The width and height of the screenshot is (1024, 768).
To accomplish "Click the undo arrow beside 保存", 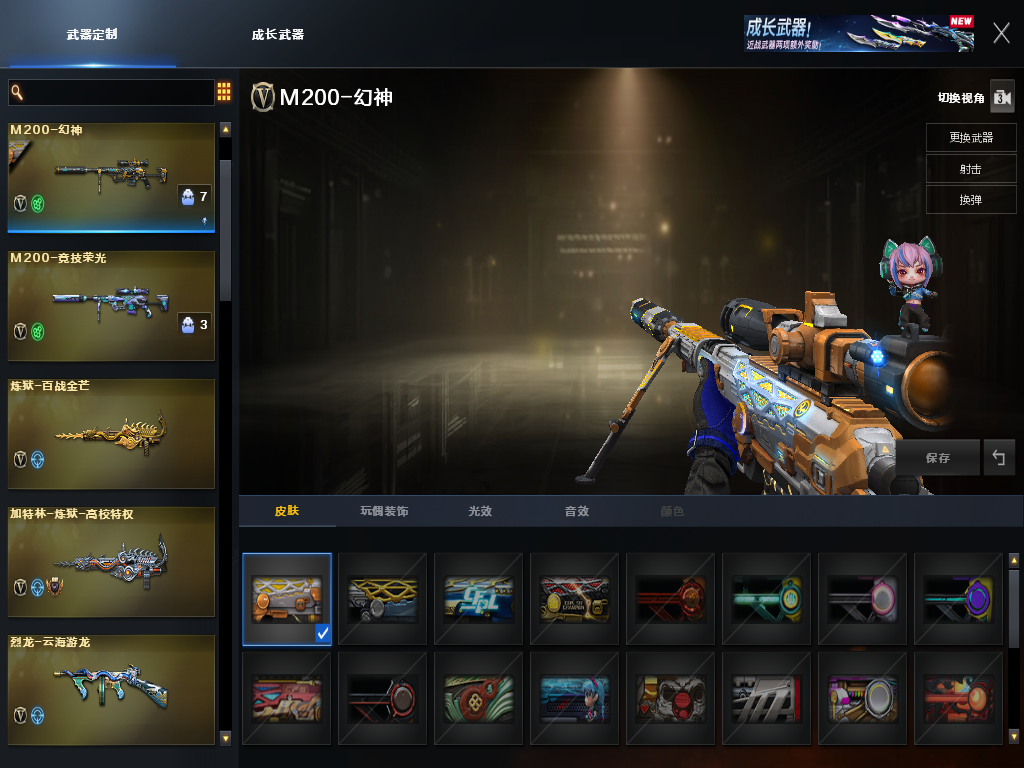I will [998, 457].
